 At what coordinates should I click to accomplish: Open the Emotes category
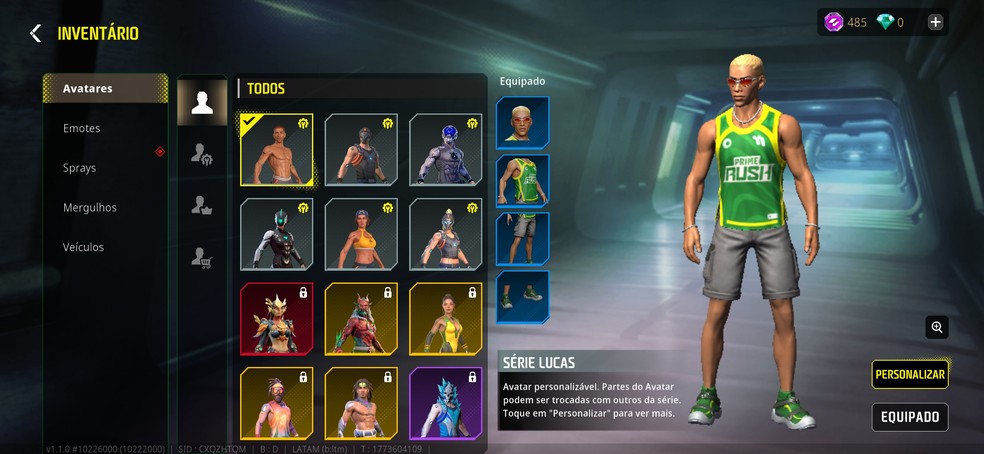[82, 128]
